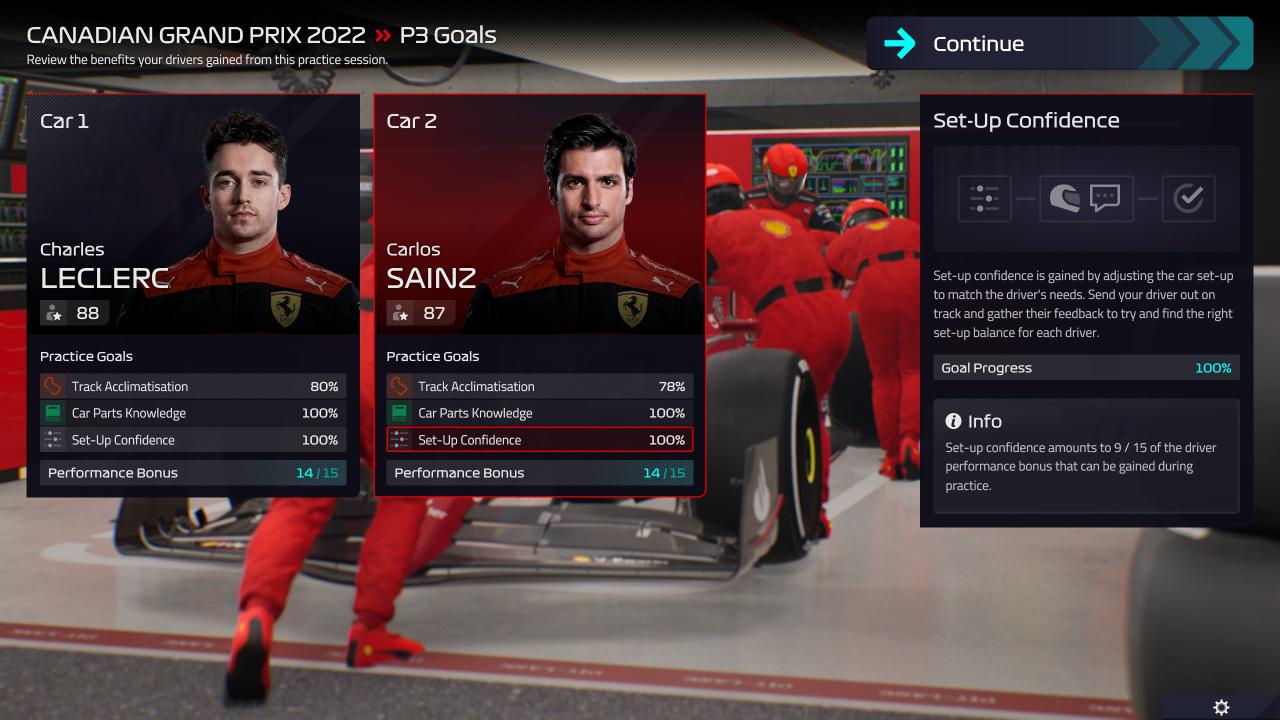Continue past the P3 Goals screen

pos(1059,44)
